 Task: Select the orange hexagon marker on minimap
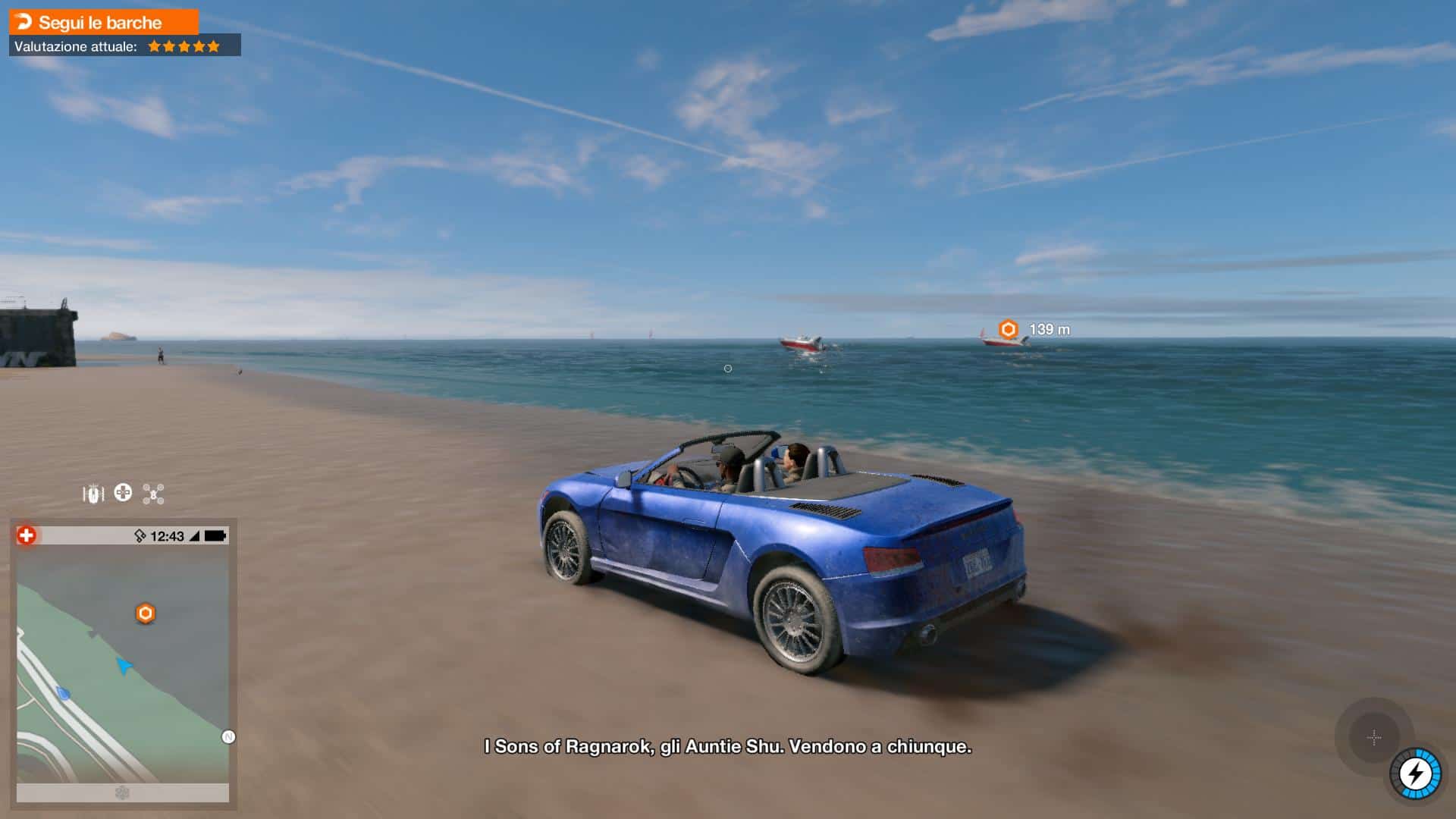146,613
